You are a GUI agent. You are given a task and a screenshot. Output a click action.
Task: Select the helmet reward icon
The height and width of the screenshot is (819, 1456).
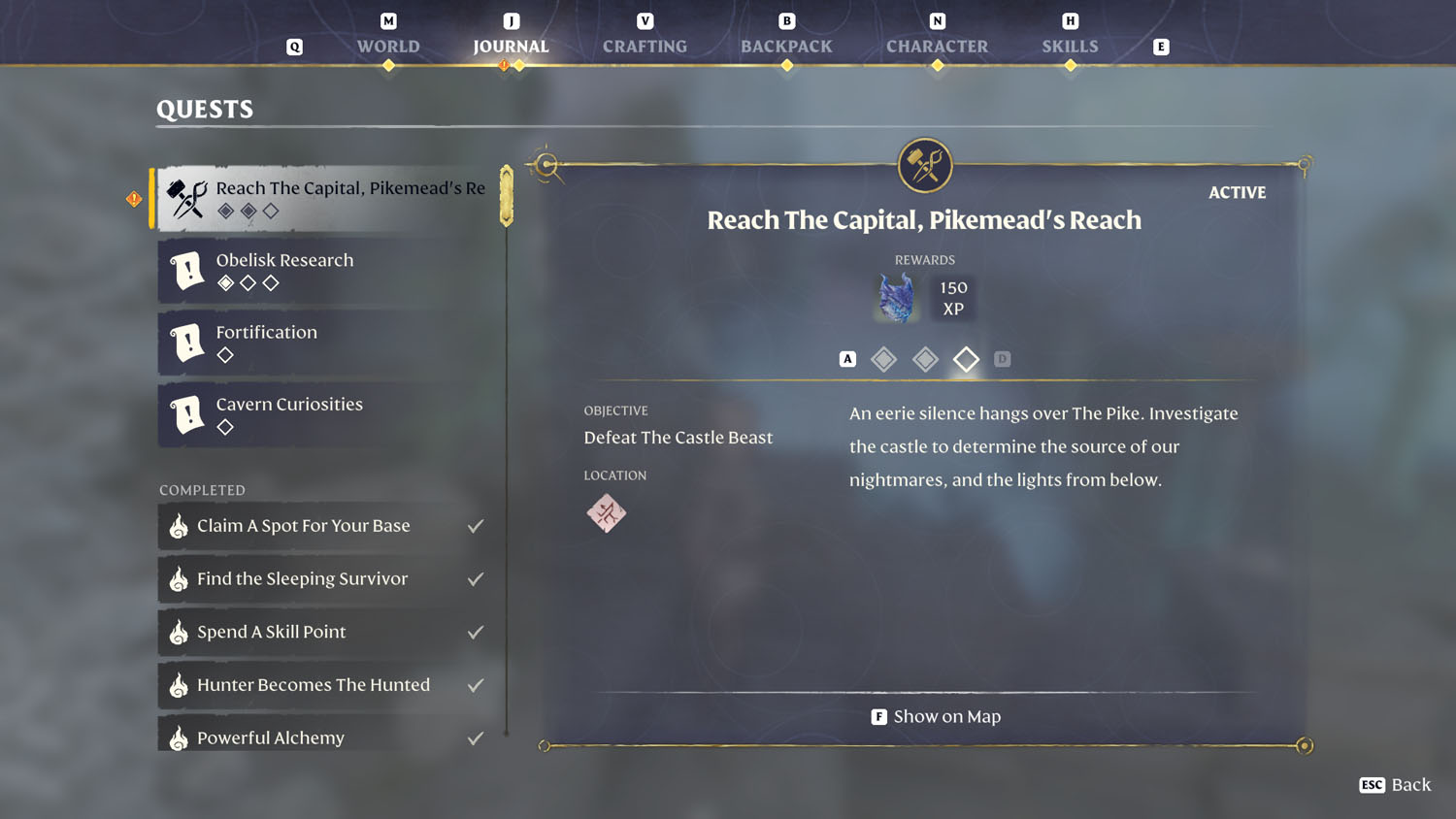coord(894,297)
